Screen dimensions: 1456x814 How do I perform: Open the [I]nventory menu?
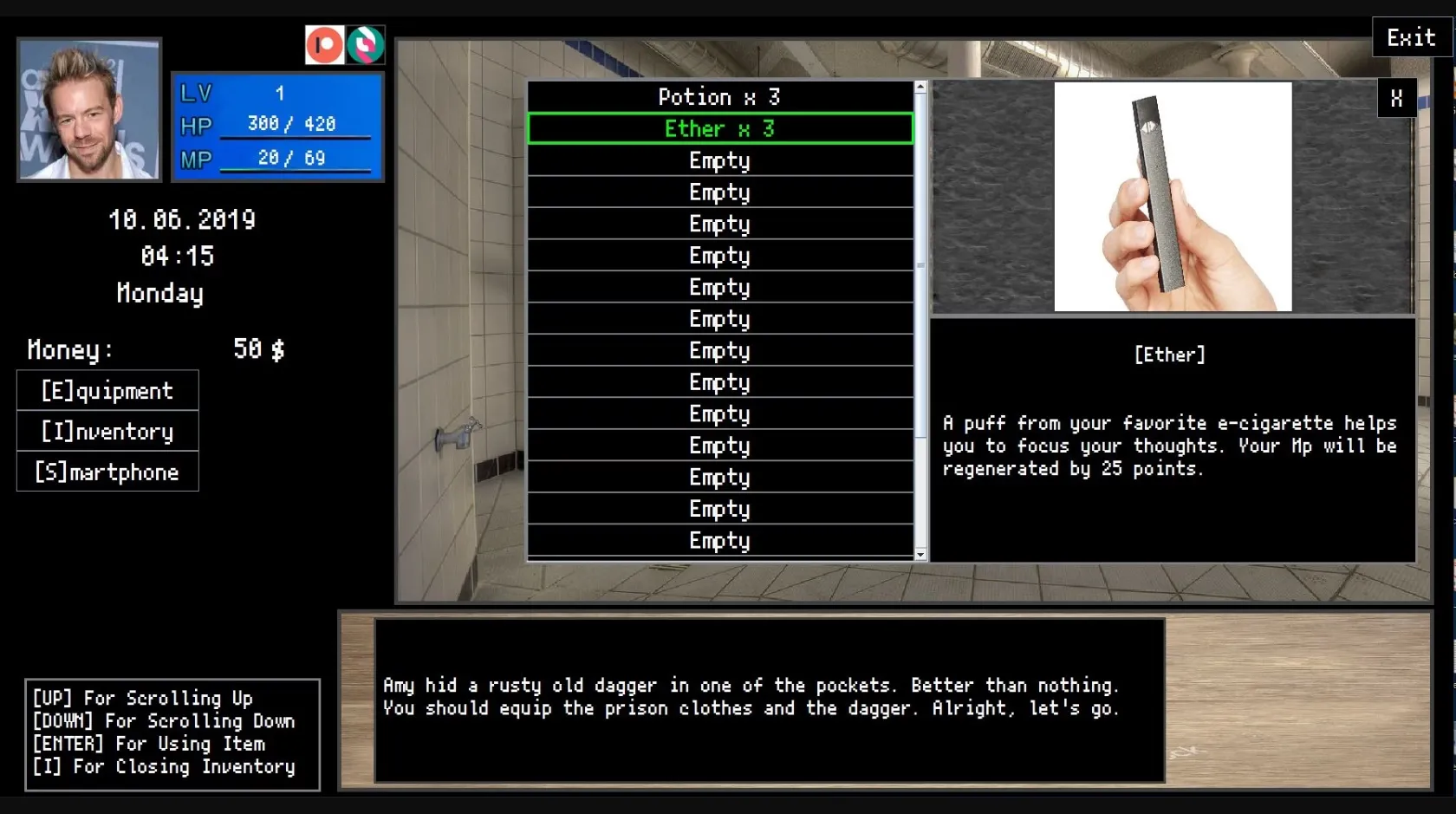[107, 431]
